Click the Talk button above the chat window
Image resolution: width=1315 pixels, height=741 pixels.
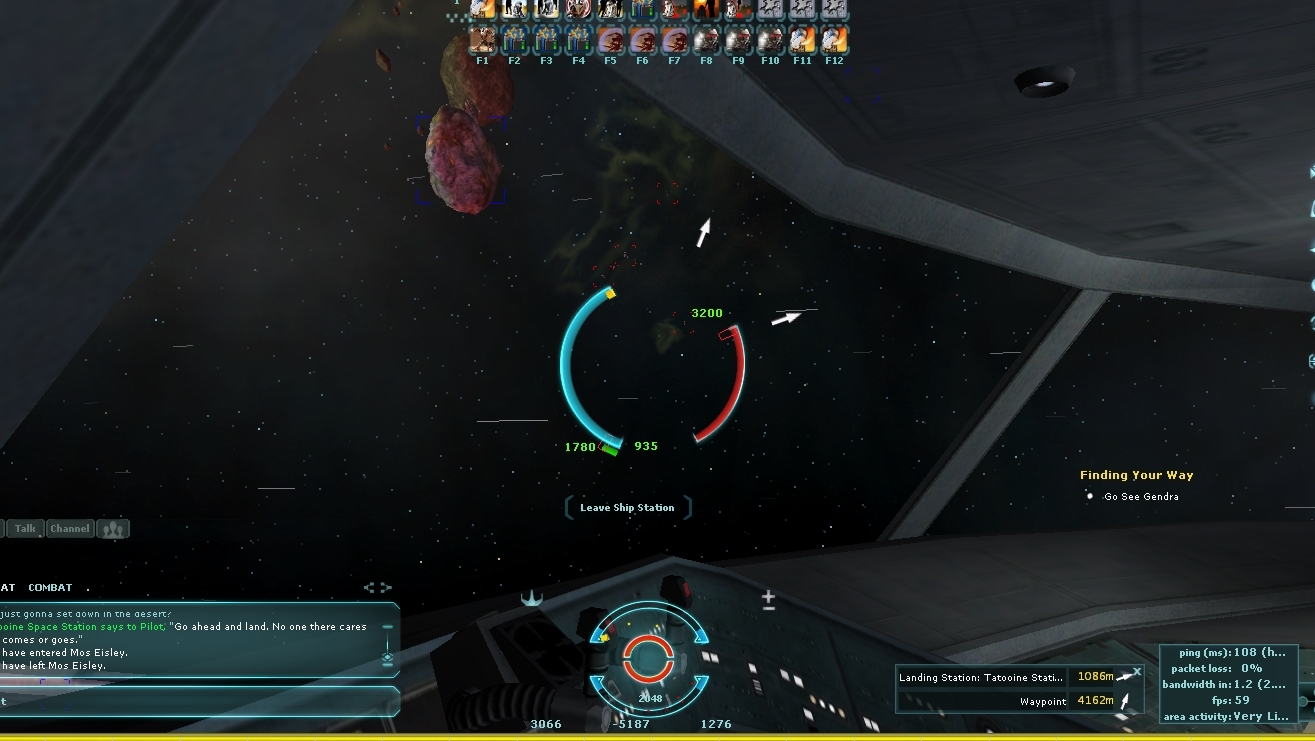click(x=23, y=528)
